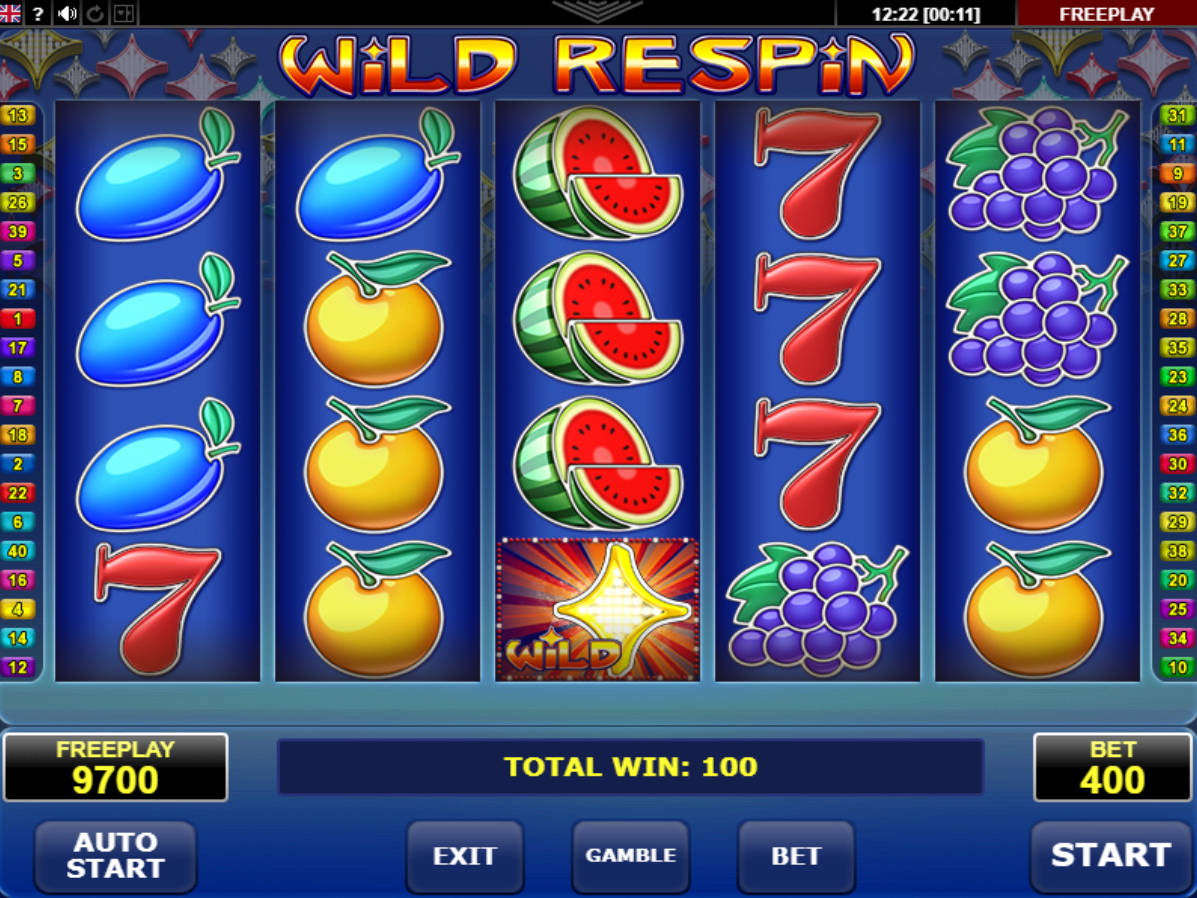Expand the top chevron dropdown panel

[x=597, y=11]
